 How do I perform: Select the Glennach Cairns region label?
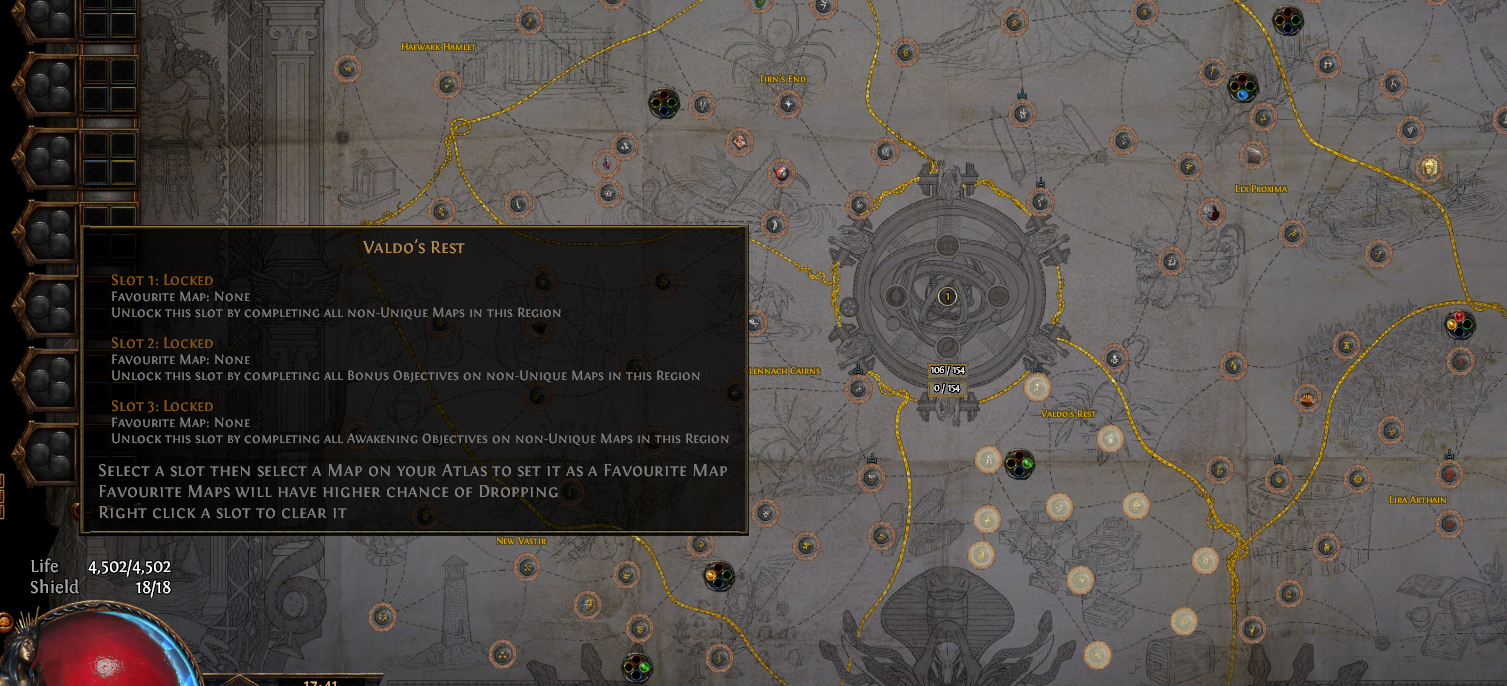[x=784, y=371]
